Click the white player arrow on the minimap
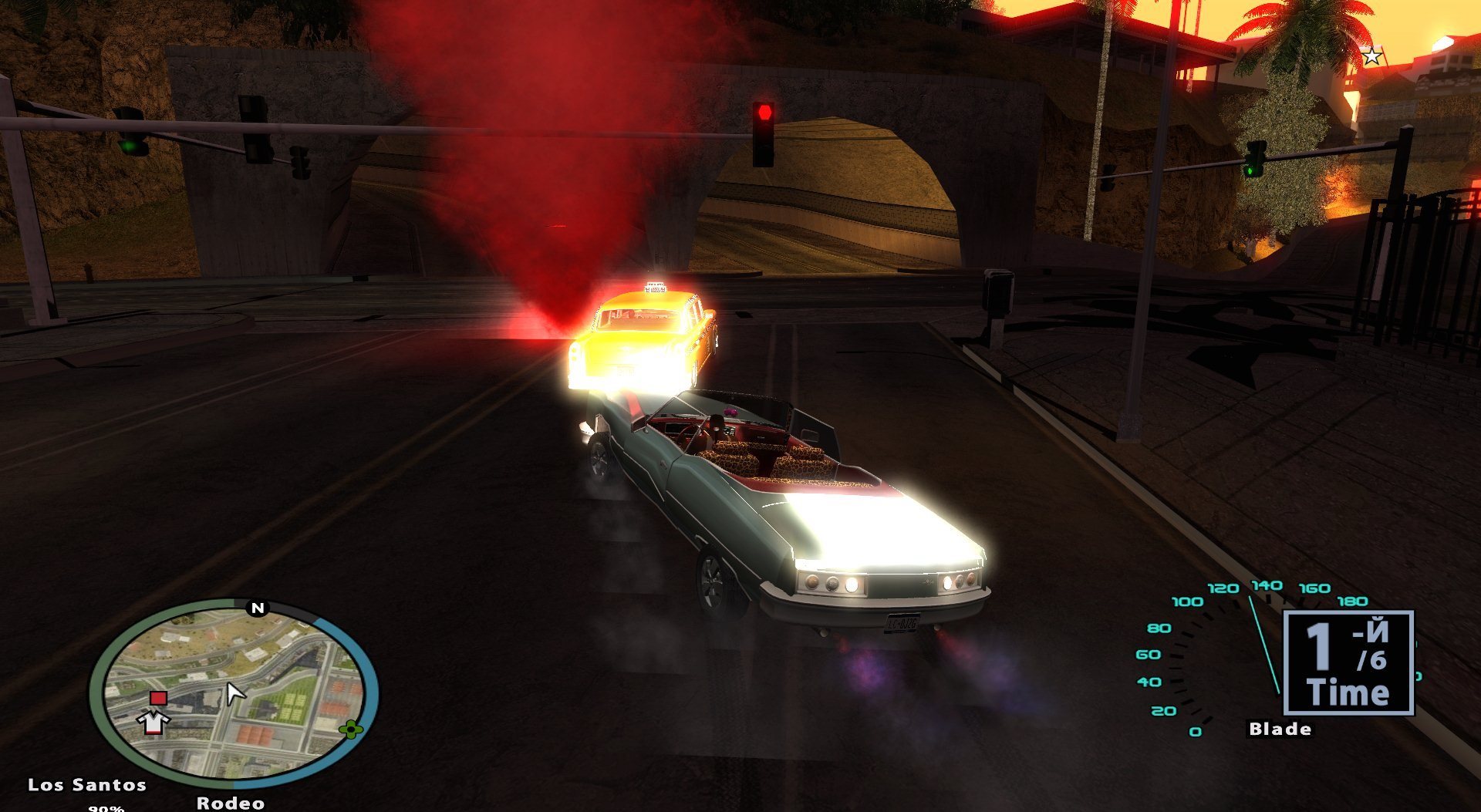This screenshot has height=812, width=1481. tap(234, 693)
